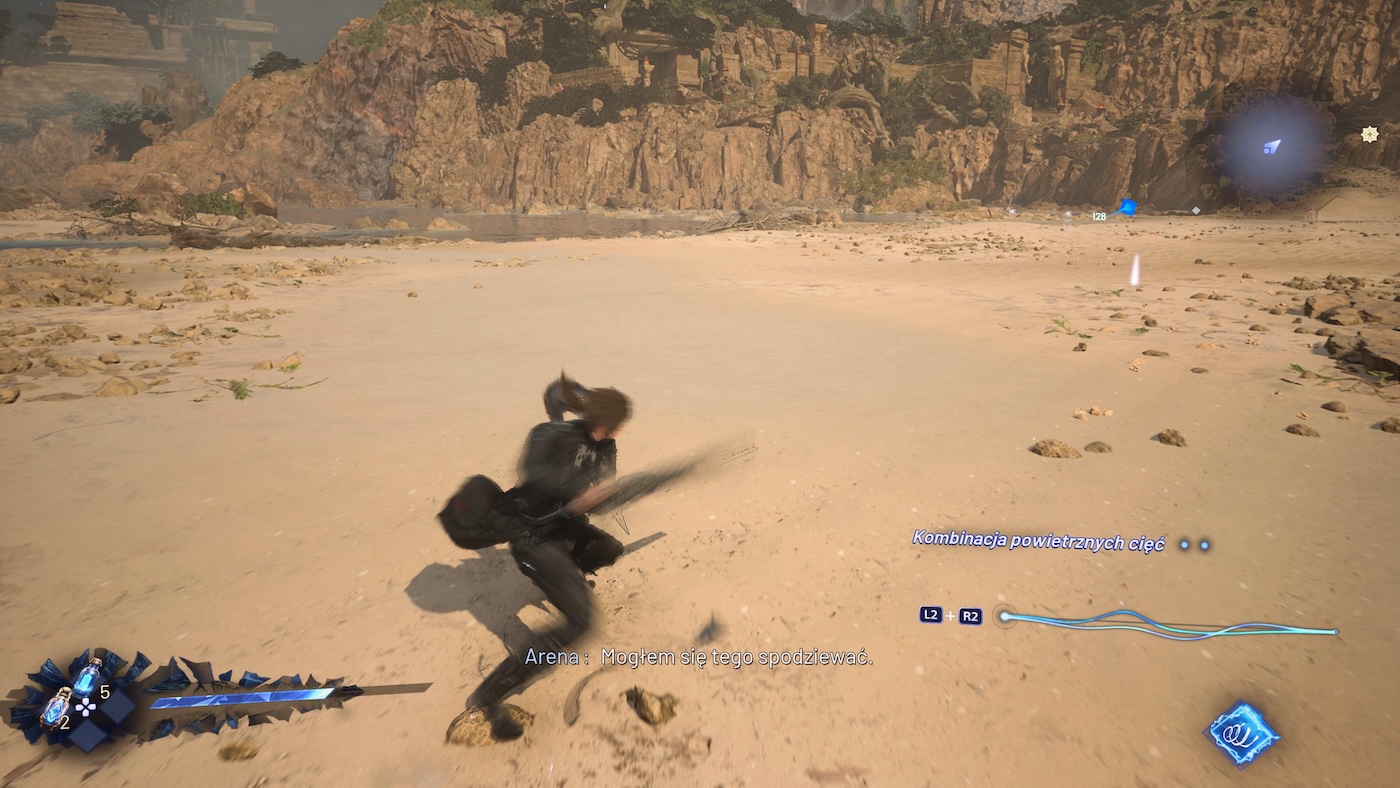Use the potion with count 2
The height and width of the screenshot is (788, 1400).
click(55, 706)
